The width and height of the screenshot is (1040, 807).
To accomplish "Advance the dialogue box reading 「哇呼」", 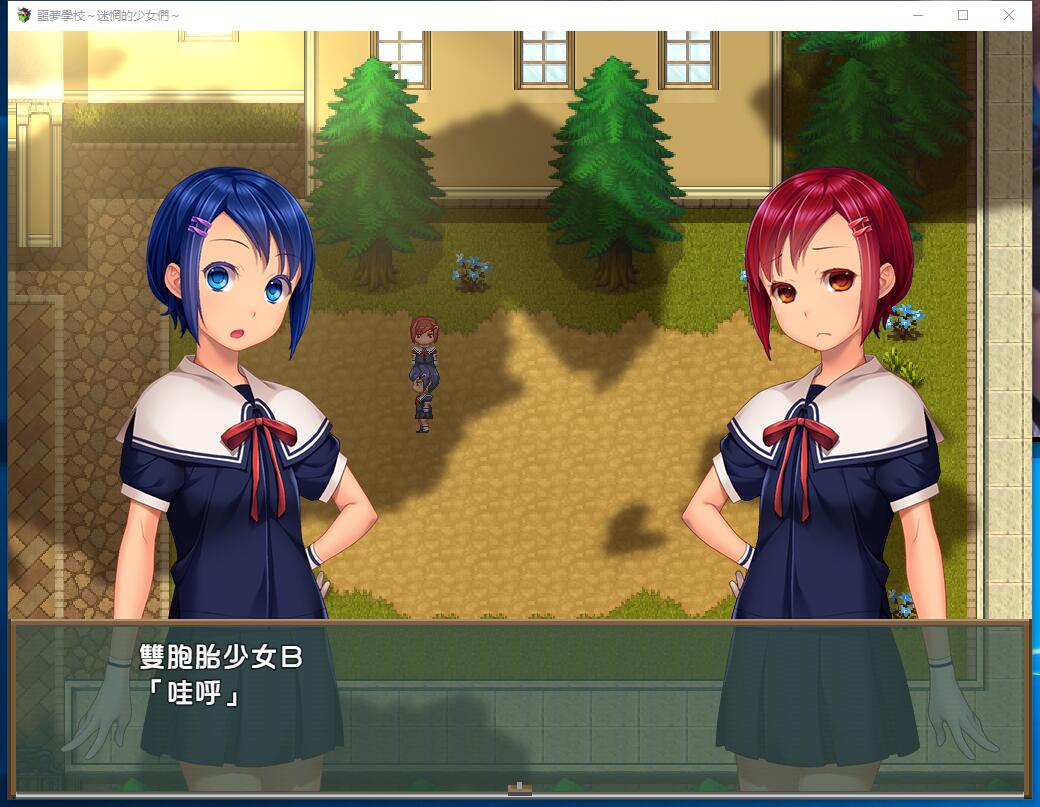I will [x=519, y=706].
